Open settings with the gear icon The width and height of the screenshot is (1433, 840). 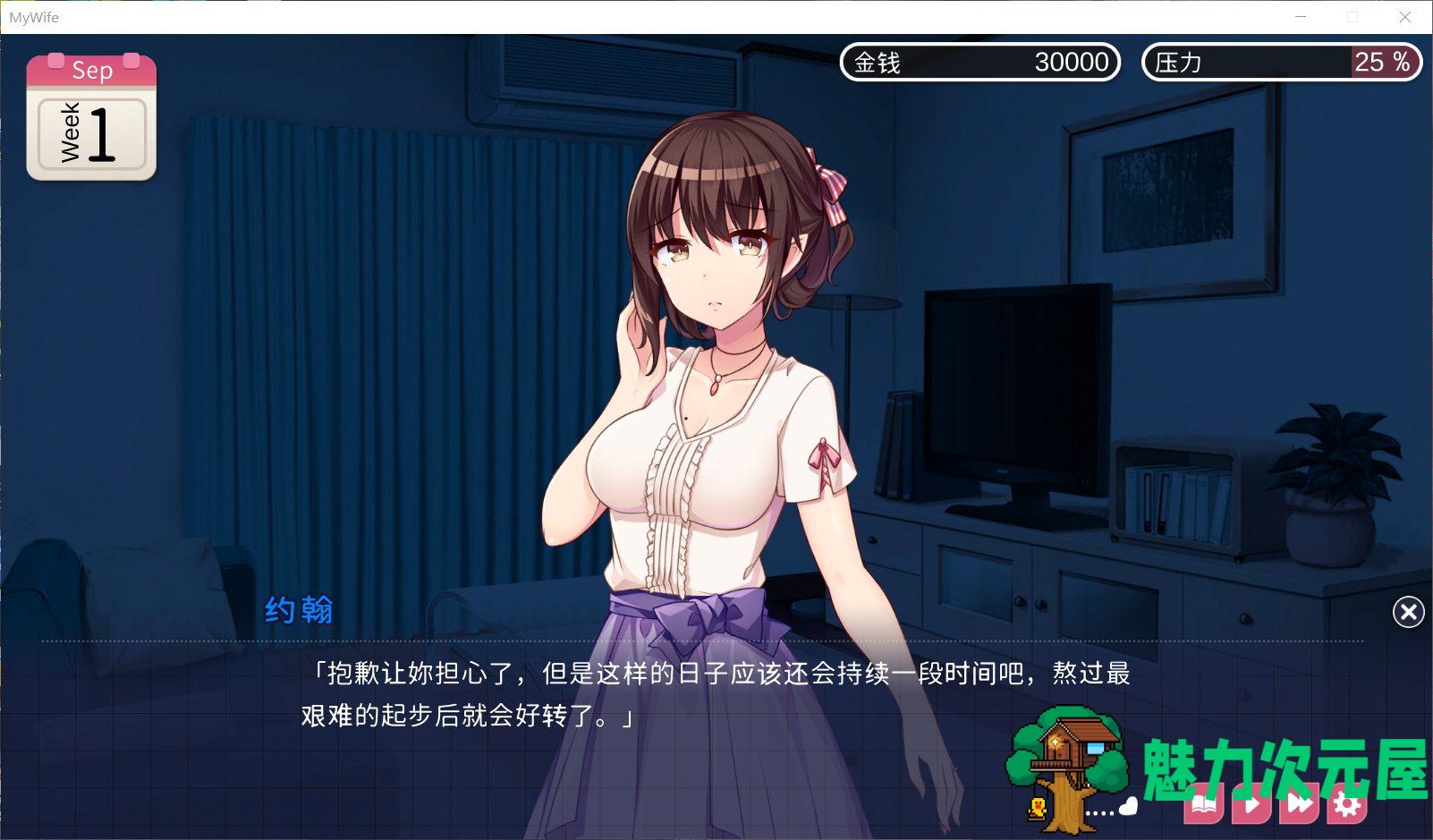coord(1348,803)
